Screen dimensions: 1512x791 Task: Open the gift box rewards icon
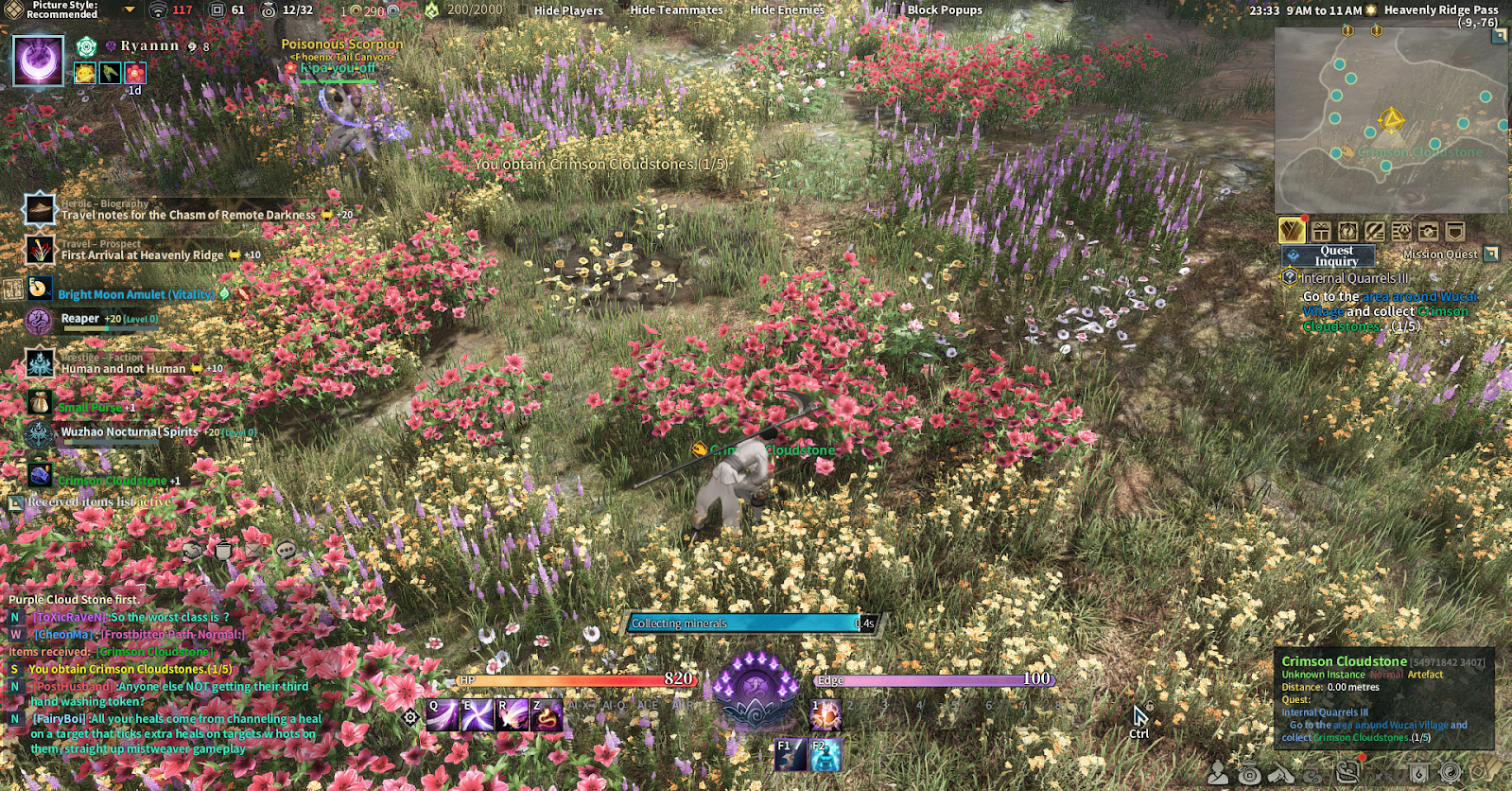pyautogui.click(x=1321, y=231)
